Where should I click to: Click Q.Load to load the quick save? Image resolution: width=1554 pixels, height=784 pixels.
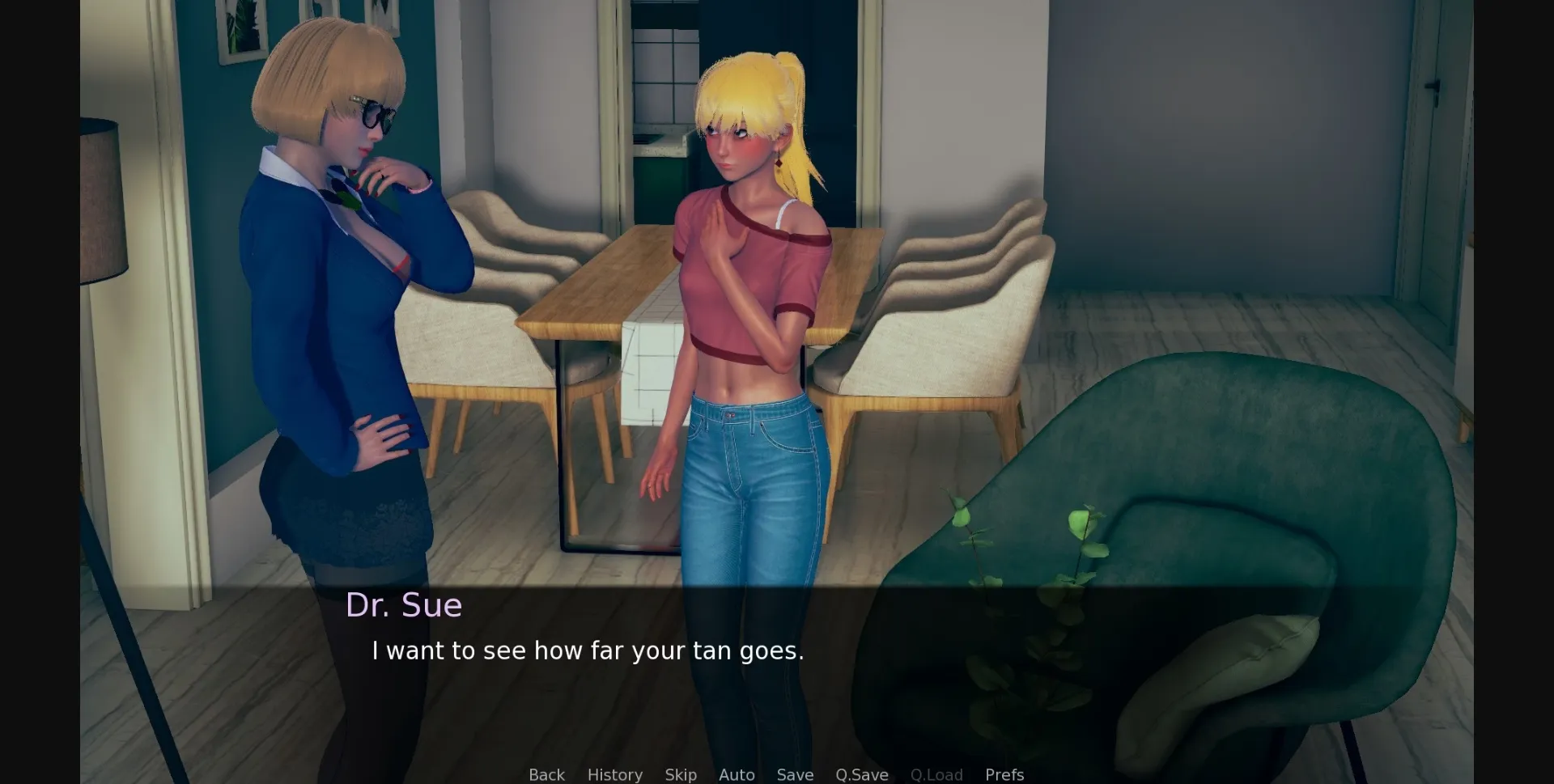pos(936,774)
